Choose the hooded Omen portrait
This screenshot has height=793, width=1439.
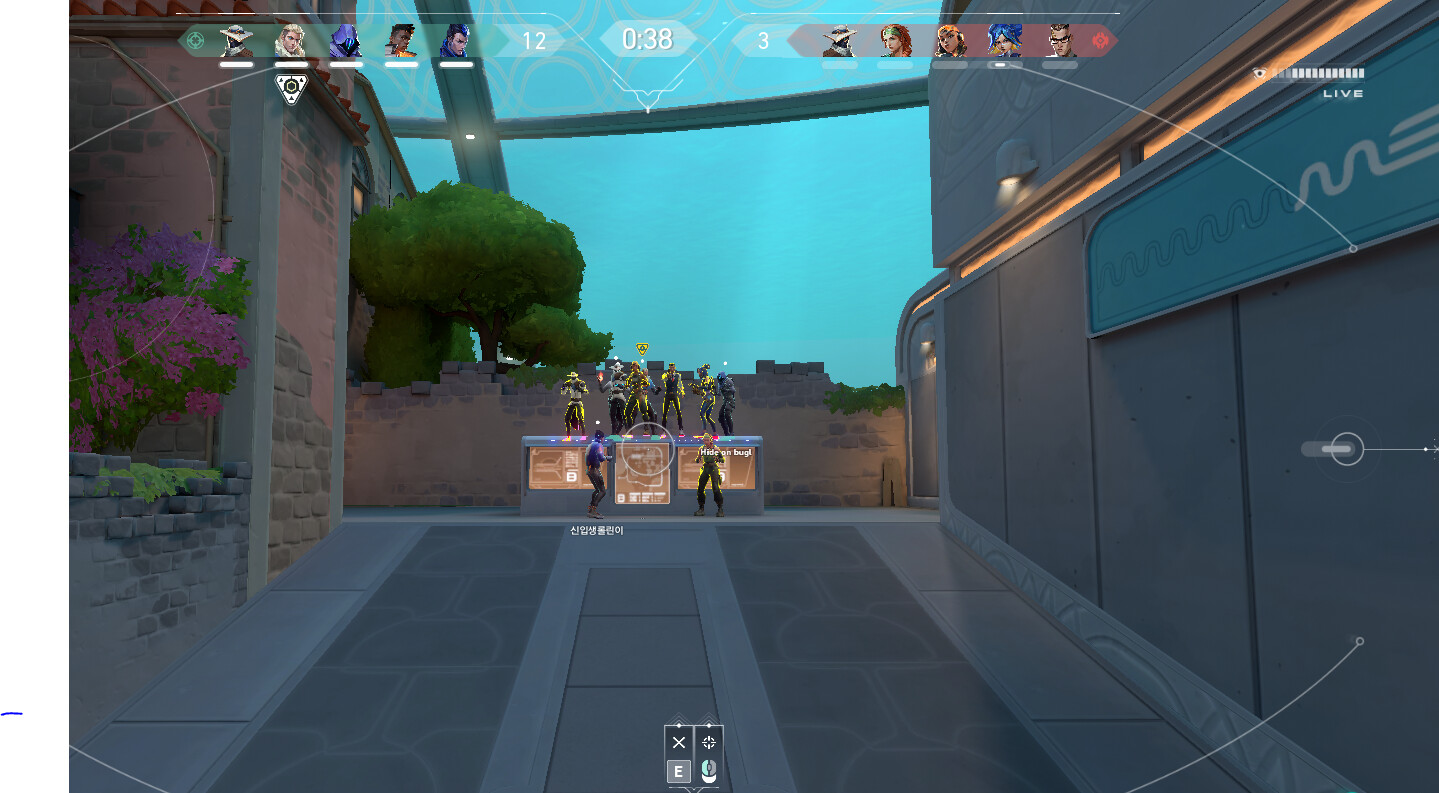click(x=346, y=41)
